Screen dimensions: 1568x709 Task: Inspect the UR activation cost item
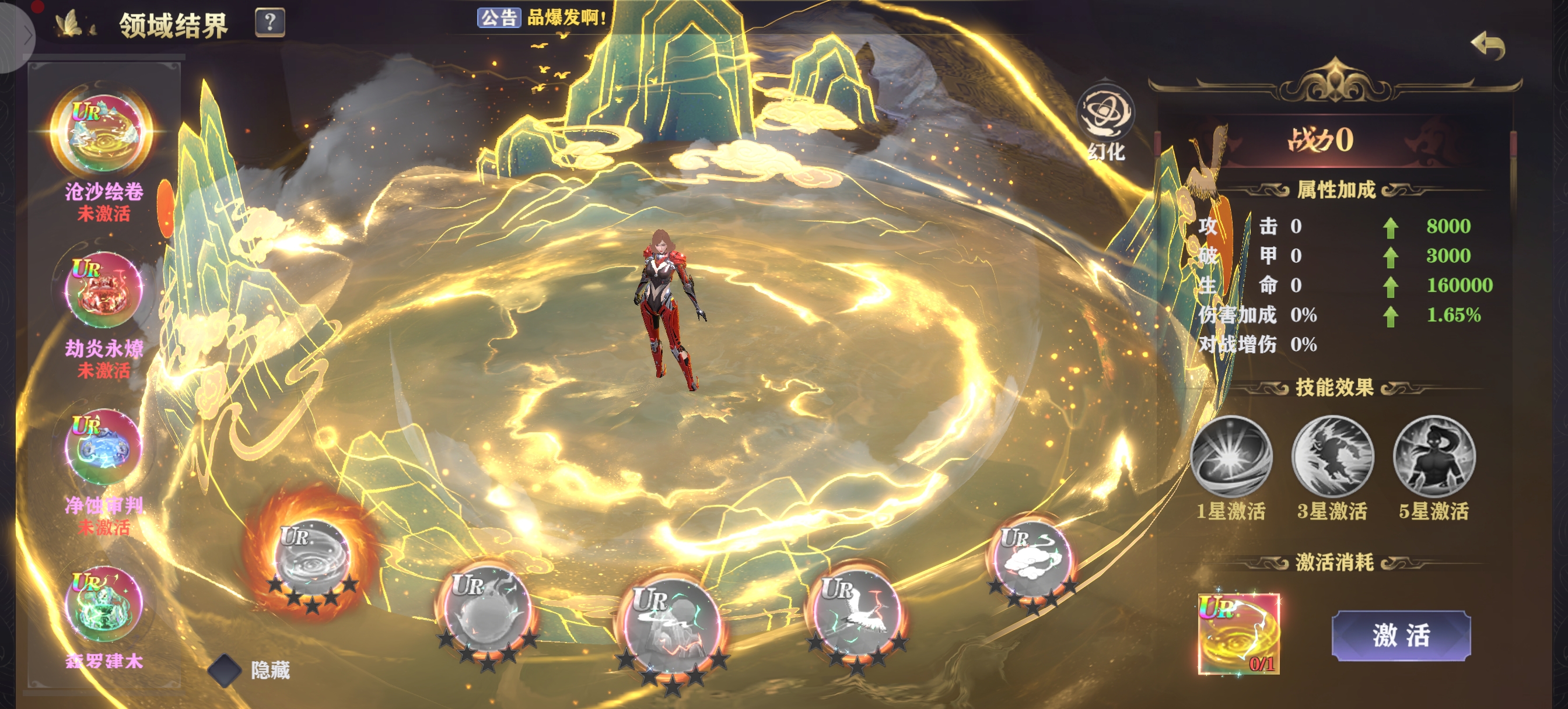tap(1238, 634)
